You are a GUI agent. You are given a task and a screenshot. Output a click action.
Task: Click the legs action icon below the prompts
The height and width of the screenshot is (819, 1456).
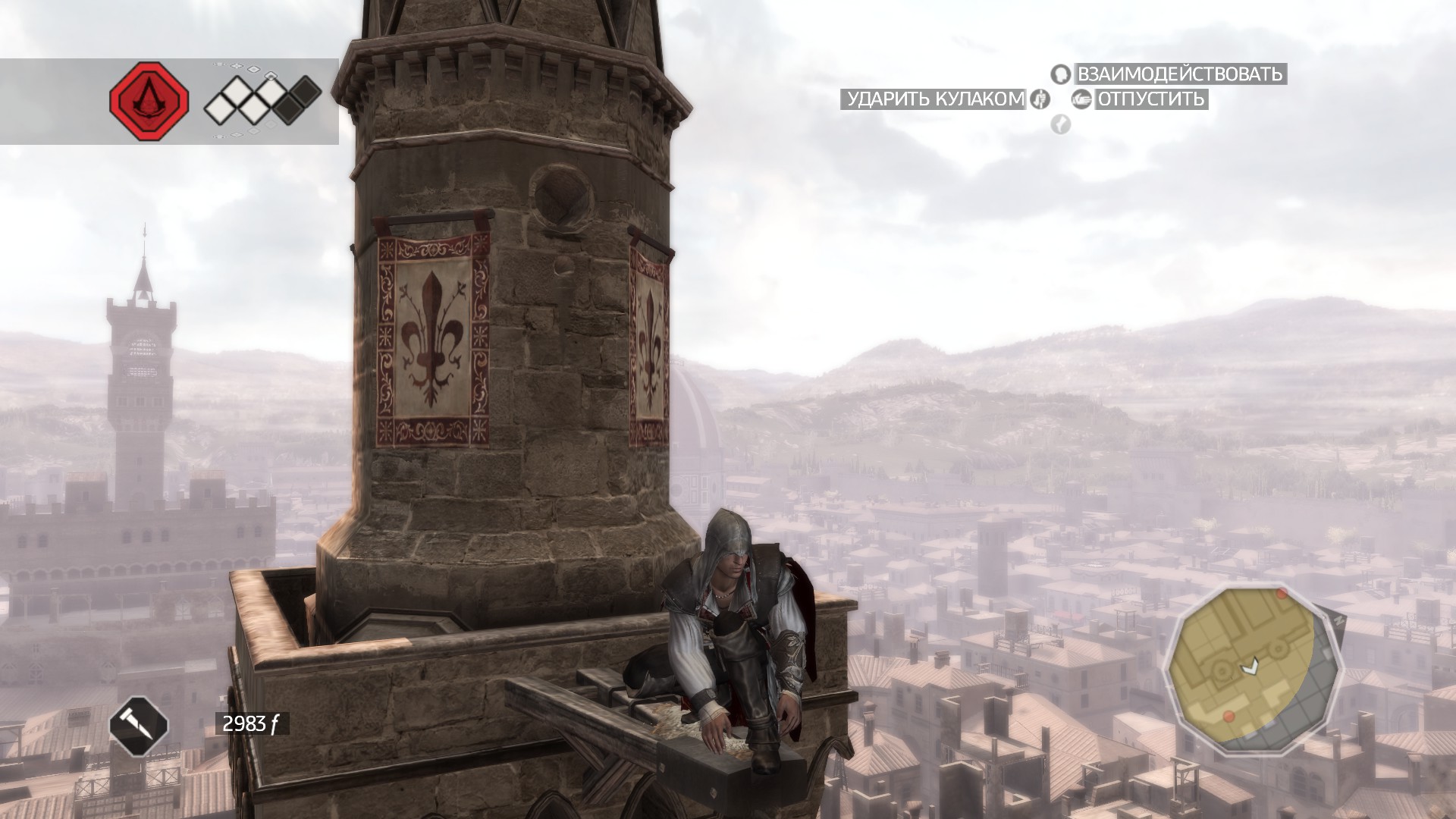point(1060,124)
